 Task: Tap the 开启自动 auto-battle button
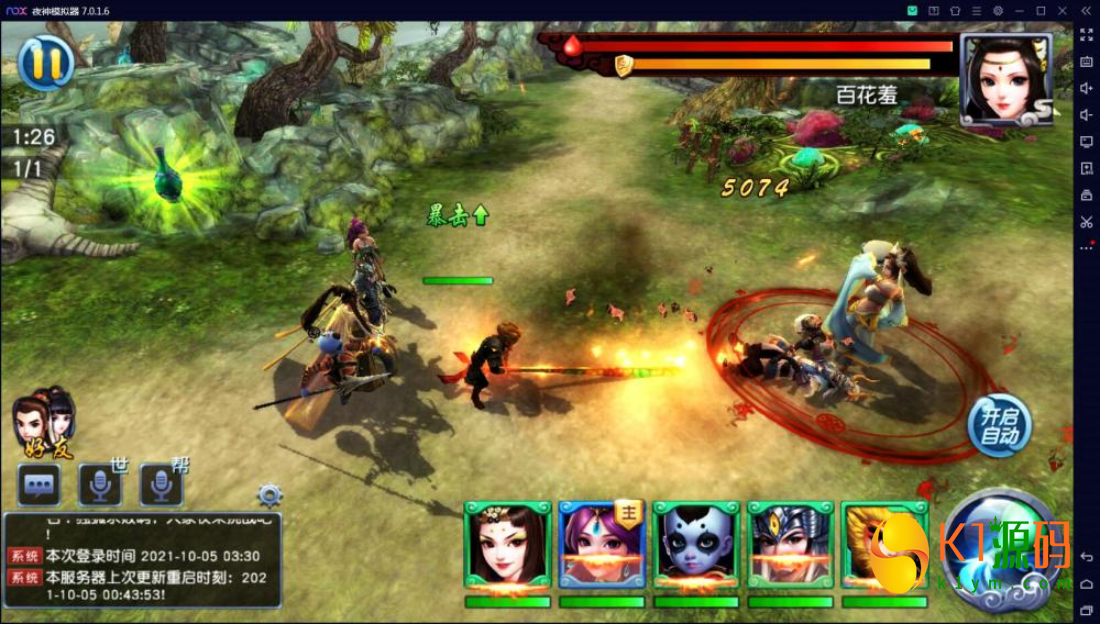(x=998, y=425)
